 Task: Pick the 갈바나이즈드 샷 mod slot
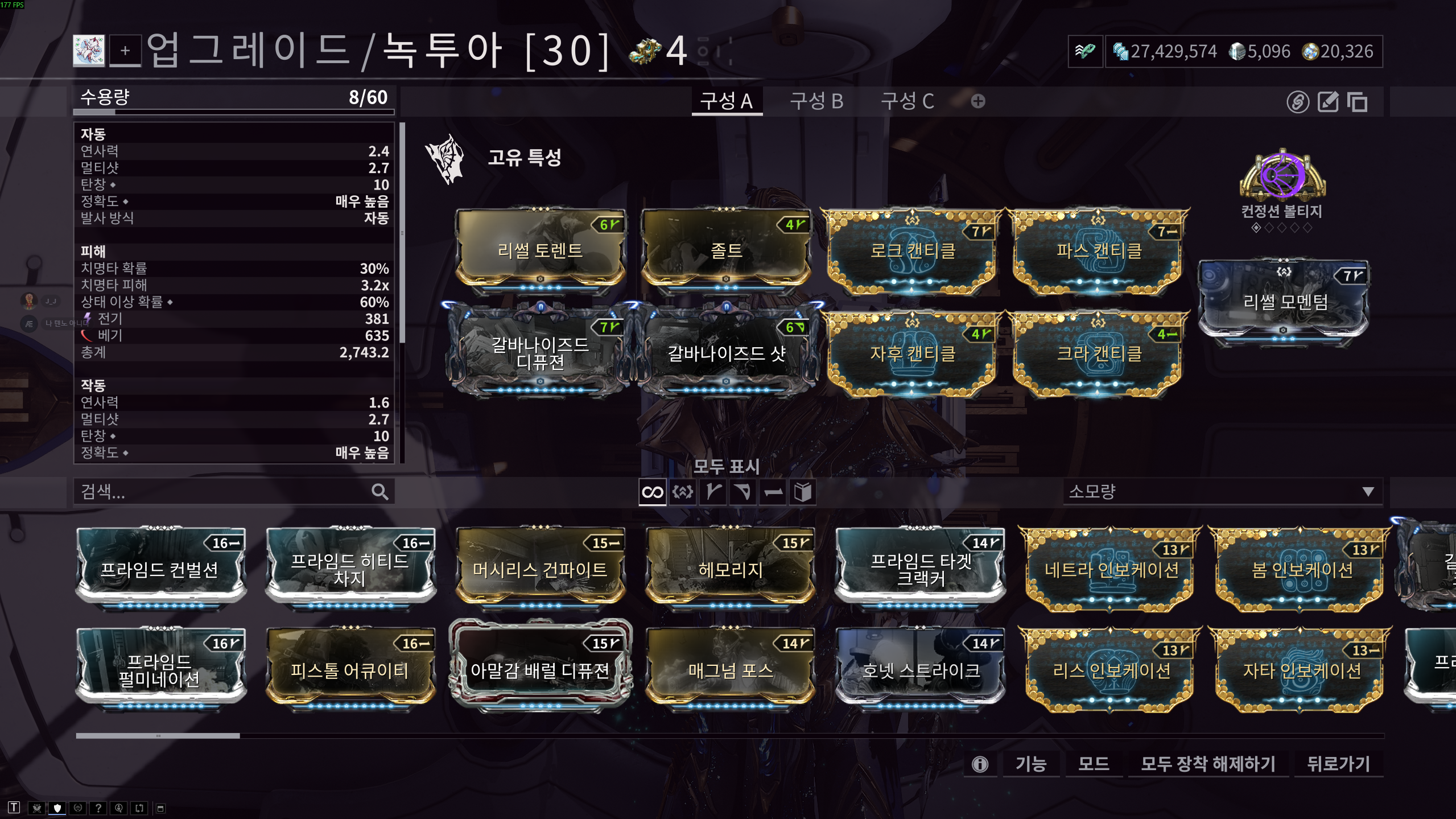pyautogui.click(x=726, y=353)
